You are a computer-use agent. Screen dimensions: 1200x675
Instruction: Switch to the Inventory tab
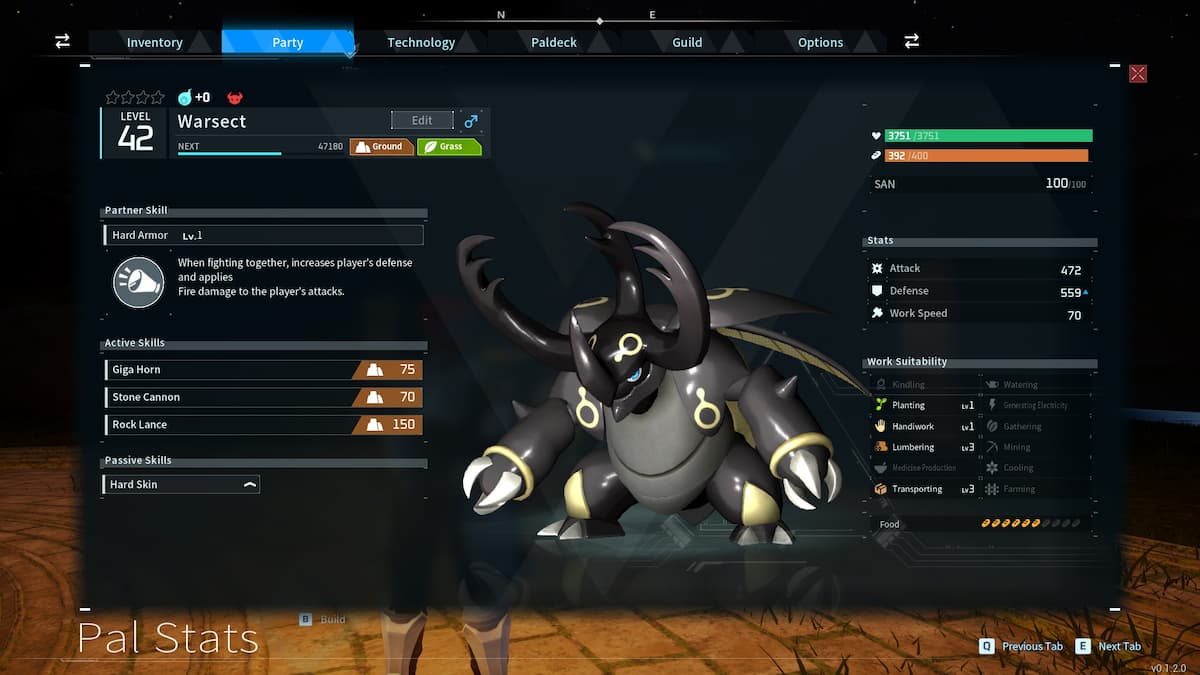click(154, 42)
